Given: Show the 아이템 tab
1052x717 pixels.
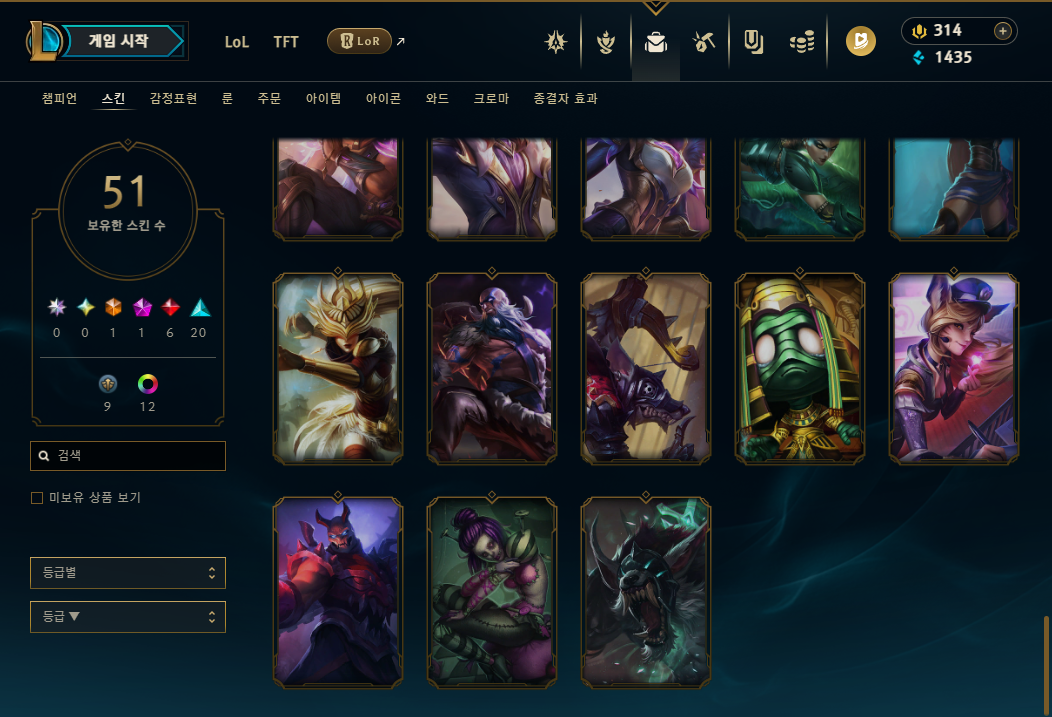Looking at the screenshot, I should click(x=323, y=99).
